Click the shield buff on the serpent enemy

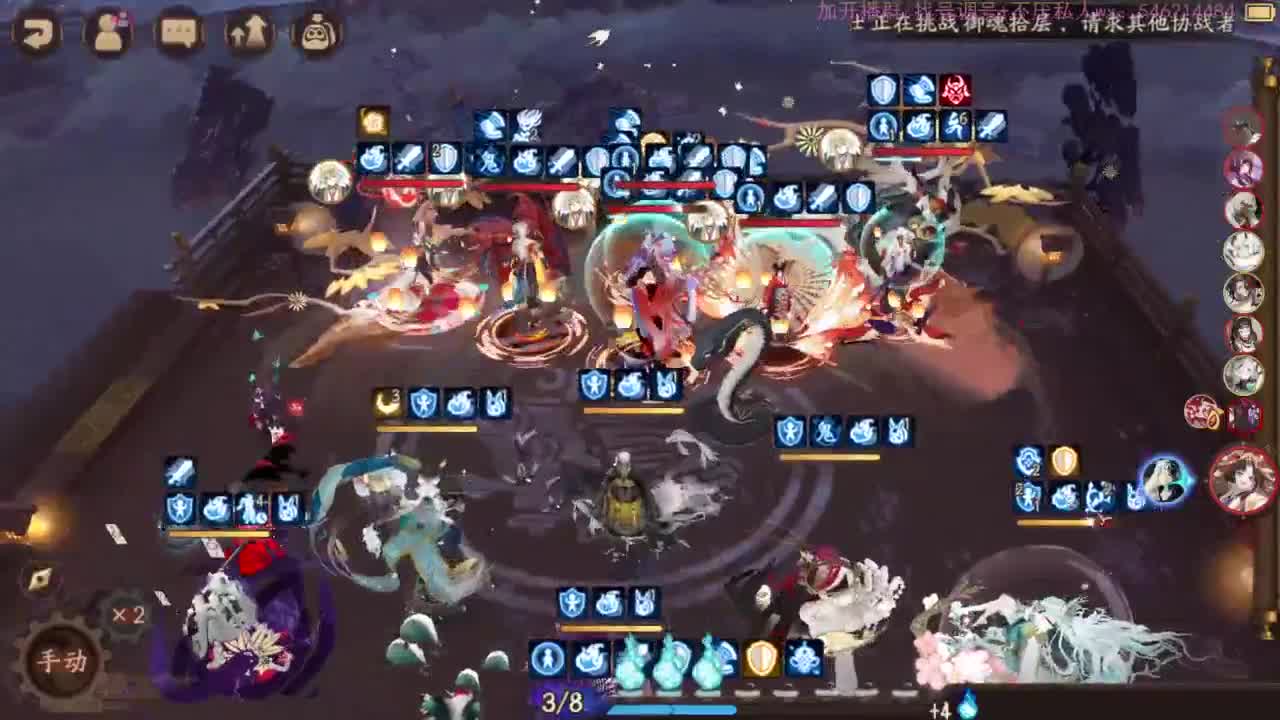coord(788,432)
